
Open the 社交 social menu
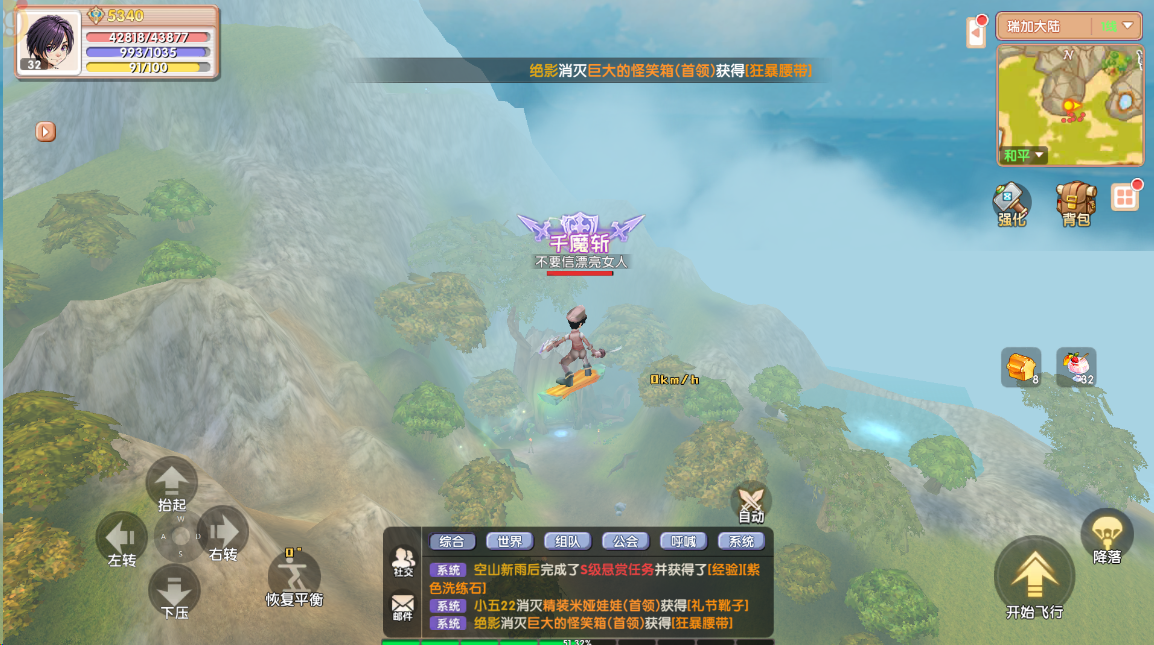(403, 561)
